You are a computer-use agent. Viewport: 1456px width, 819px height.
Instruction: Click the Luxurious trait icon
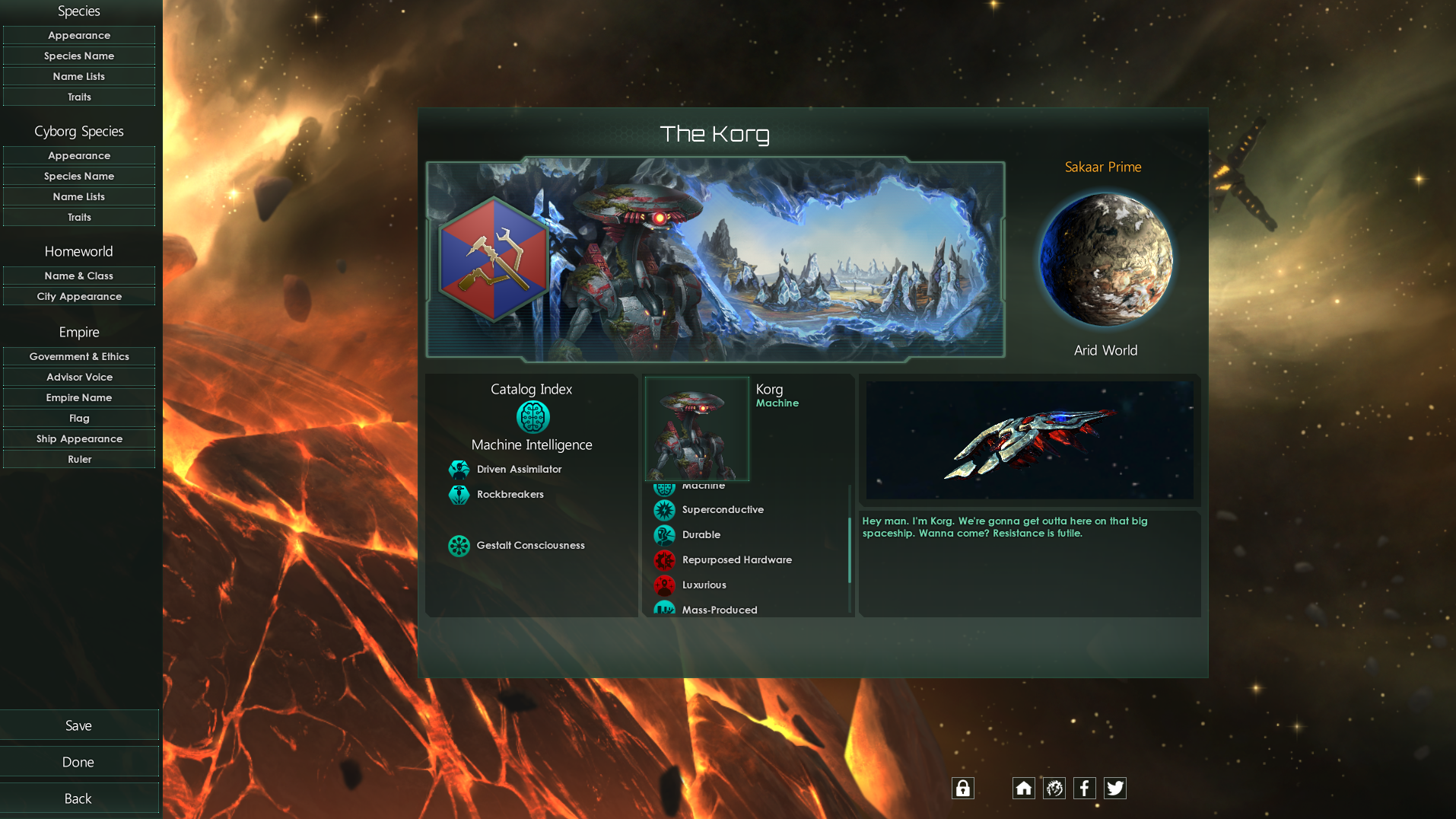[x=665, y=585]
